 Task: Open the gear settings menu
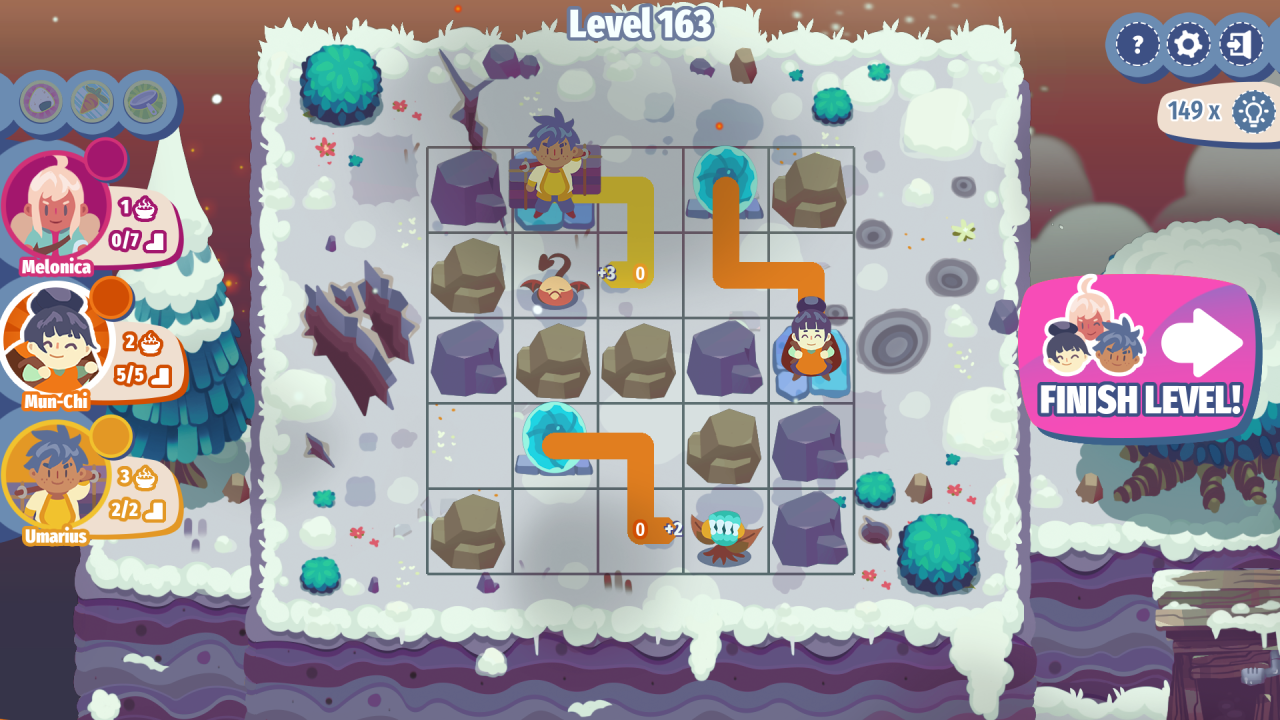pos(1189,45)
